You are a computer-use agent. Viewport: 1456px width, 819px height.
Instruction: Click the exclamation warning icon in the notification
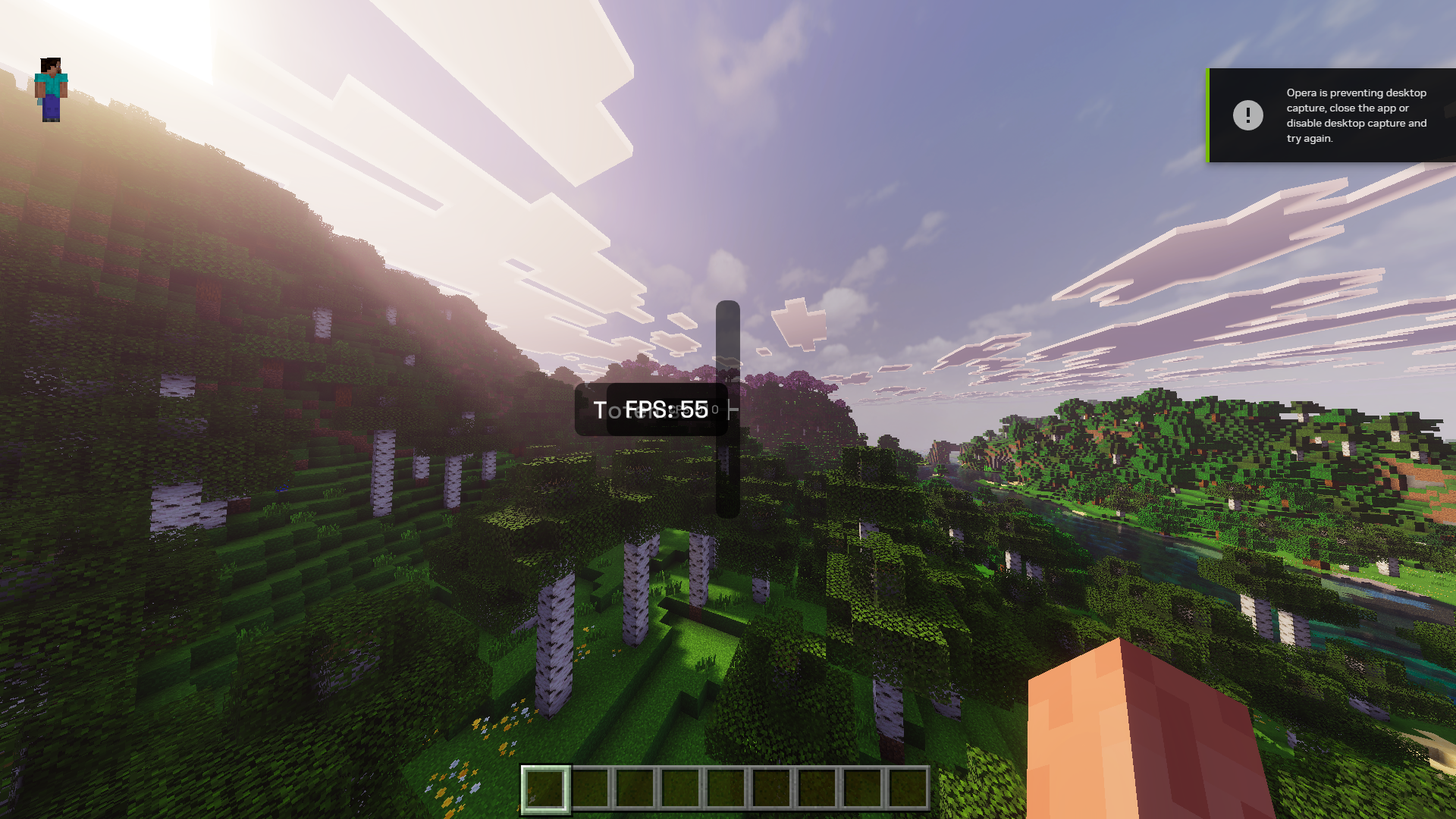coord(1249,115)
